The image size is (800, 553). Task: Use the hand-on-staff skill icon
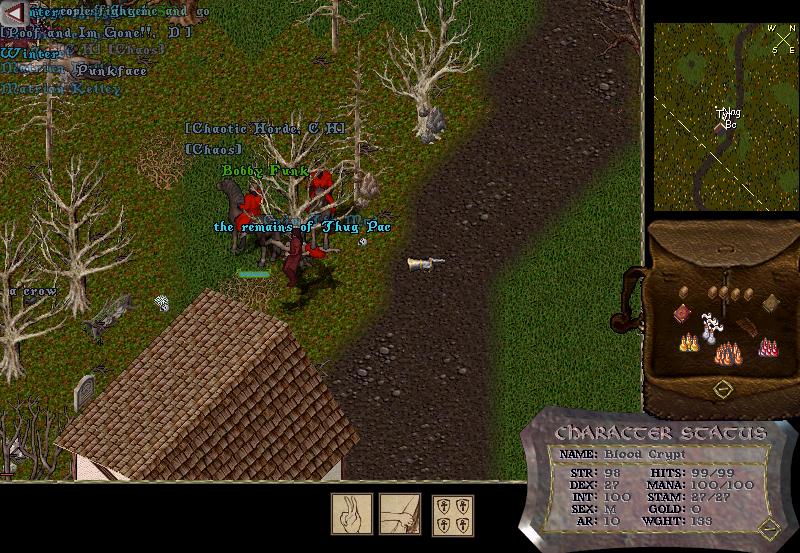(x=399, y=513)
